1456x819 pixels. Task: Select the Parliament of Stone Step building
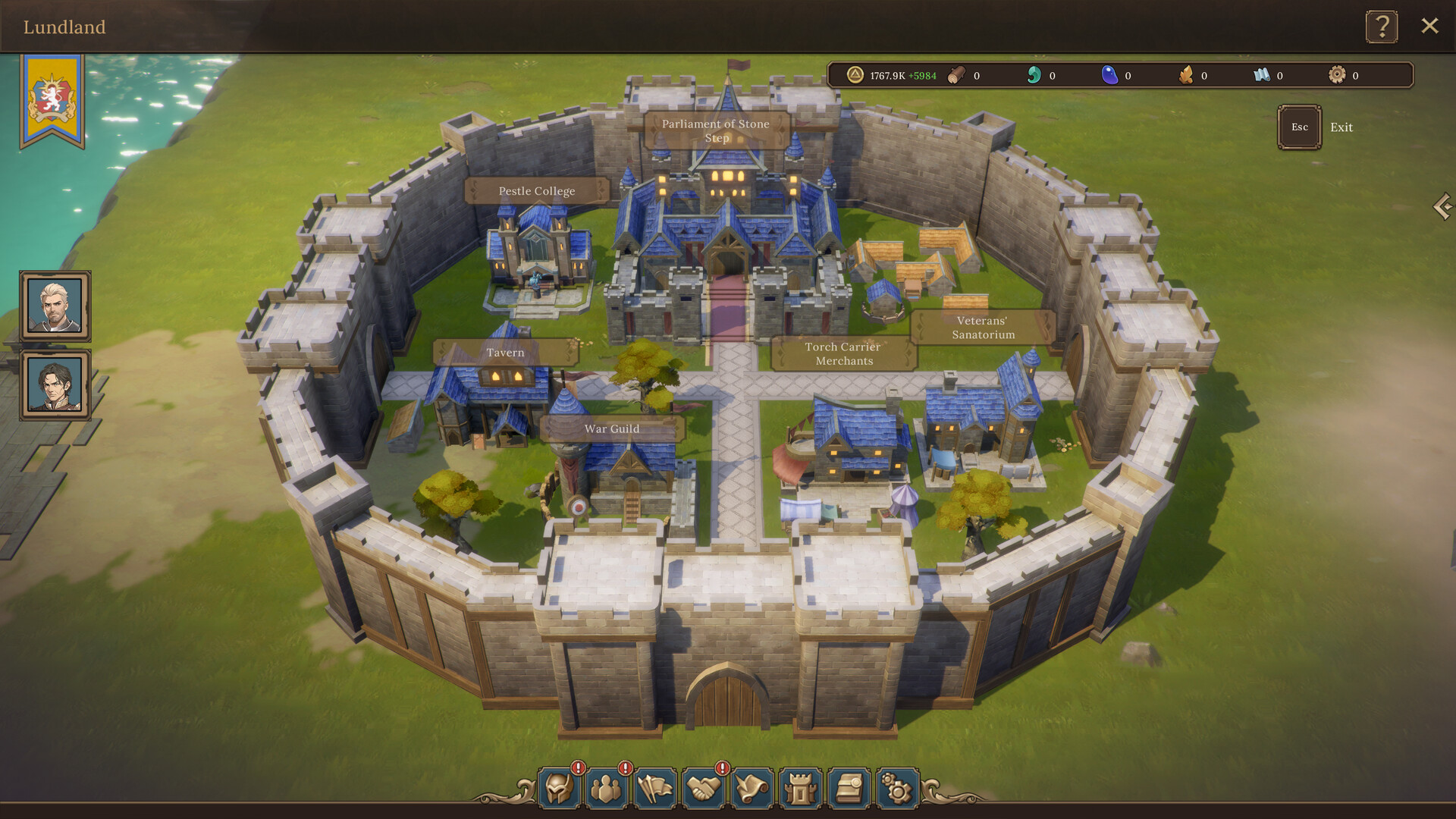(x=716, y=130)
